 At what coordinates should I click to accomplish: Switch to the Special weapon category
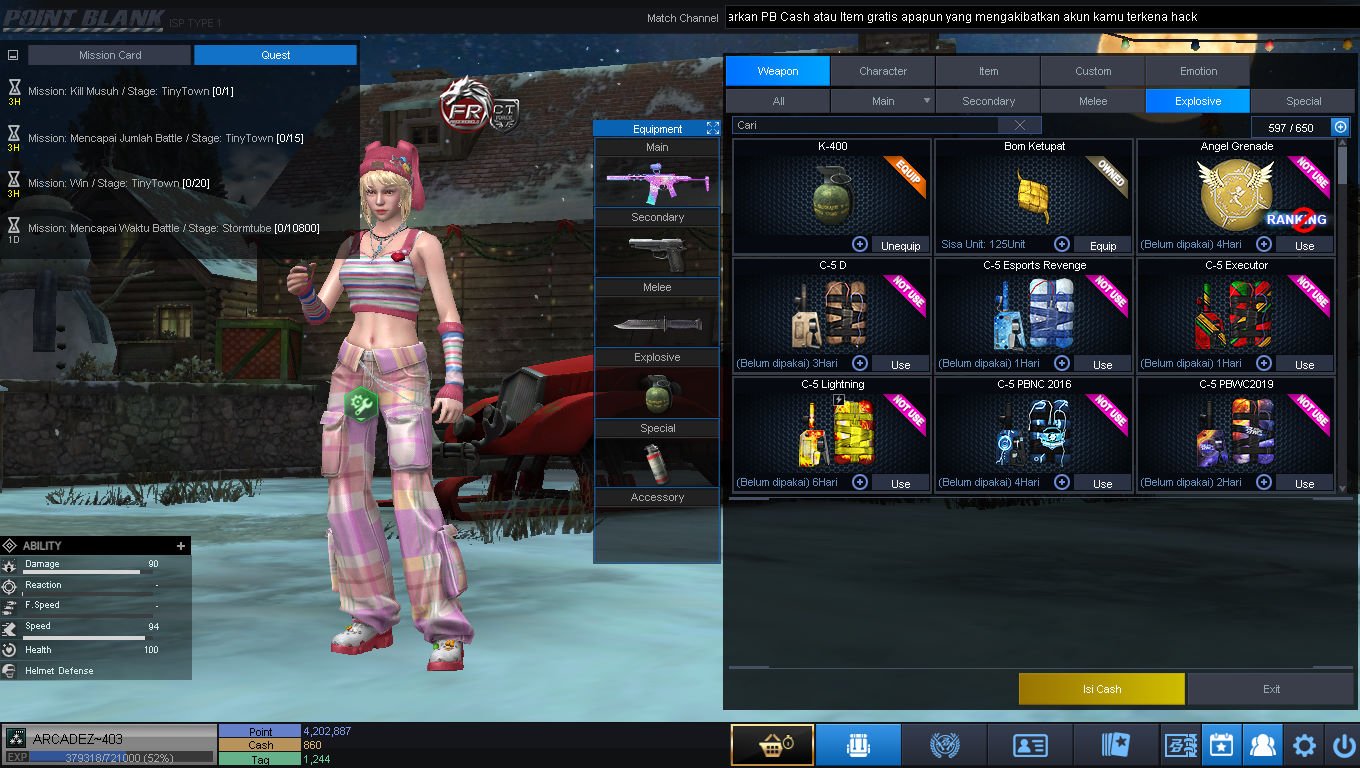1303,101
